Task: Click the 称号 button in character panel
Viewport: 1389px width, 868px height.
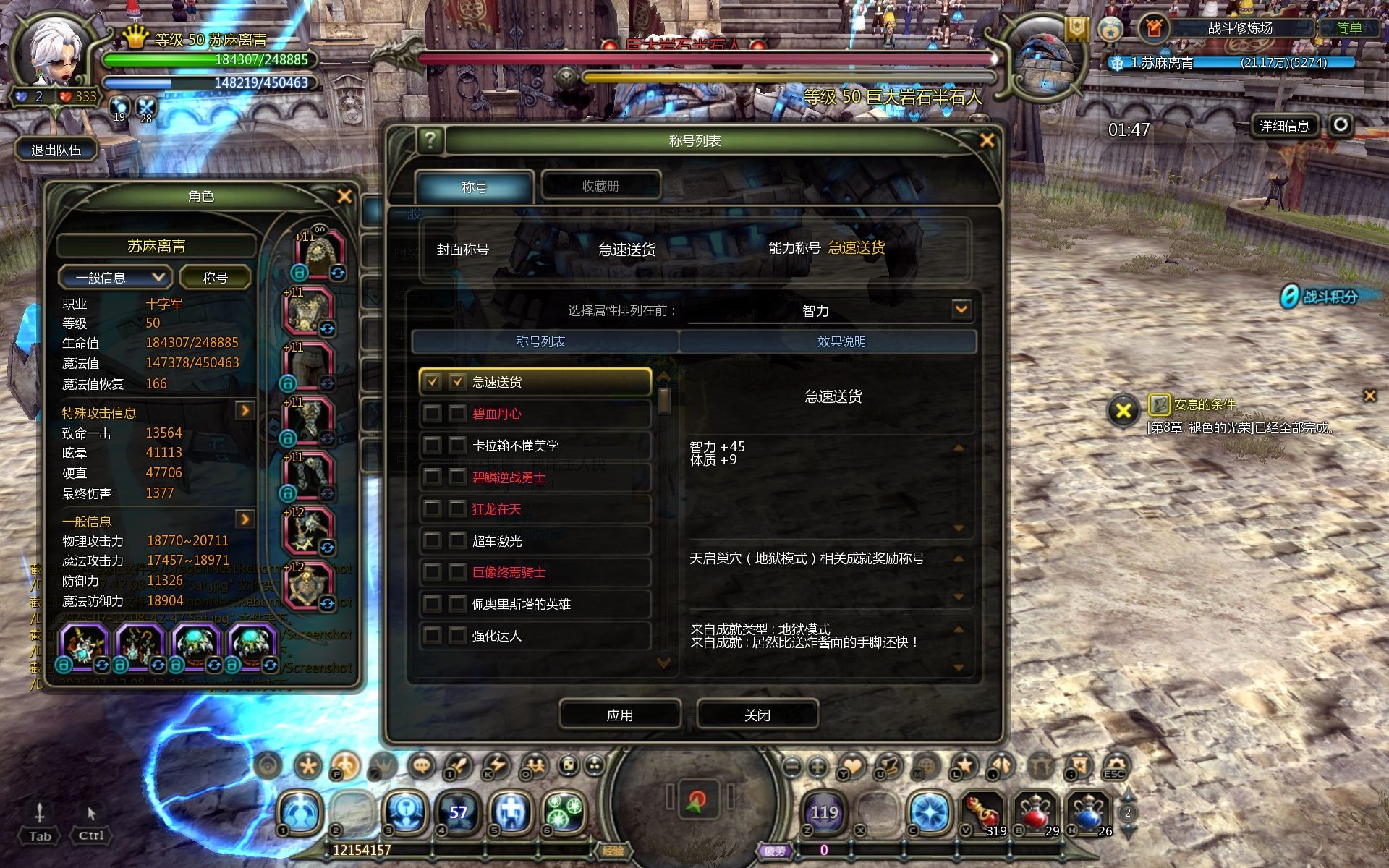Action: pyautogui.click(x=215, y=278)
